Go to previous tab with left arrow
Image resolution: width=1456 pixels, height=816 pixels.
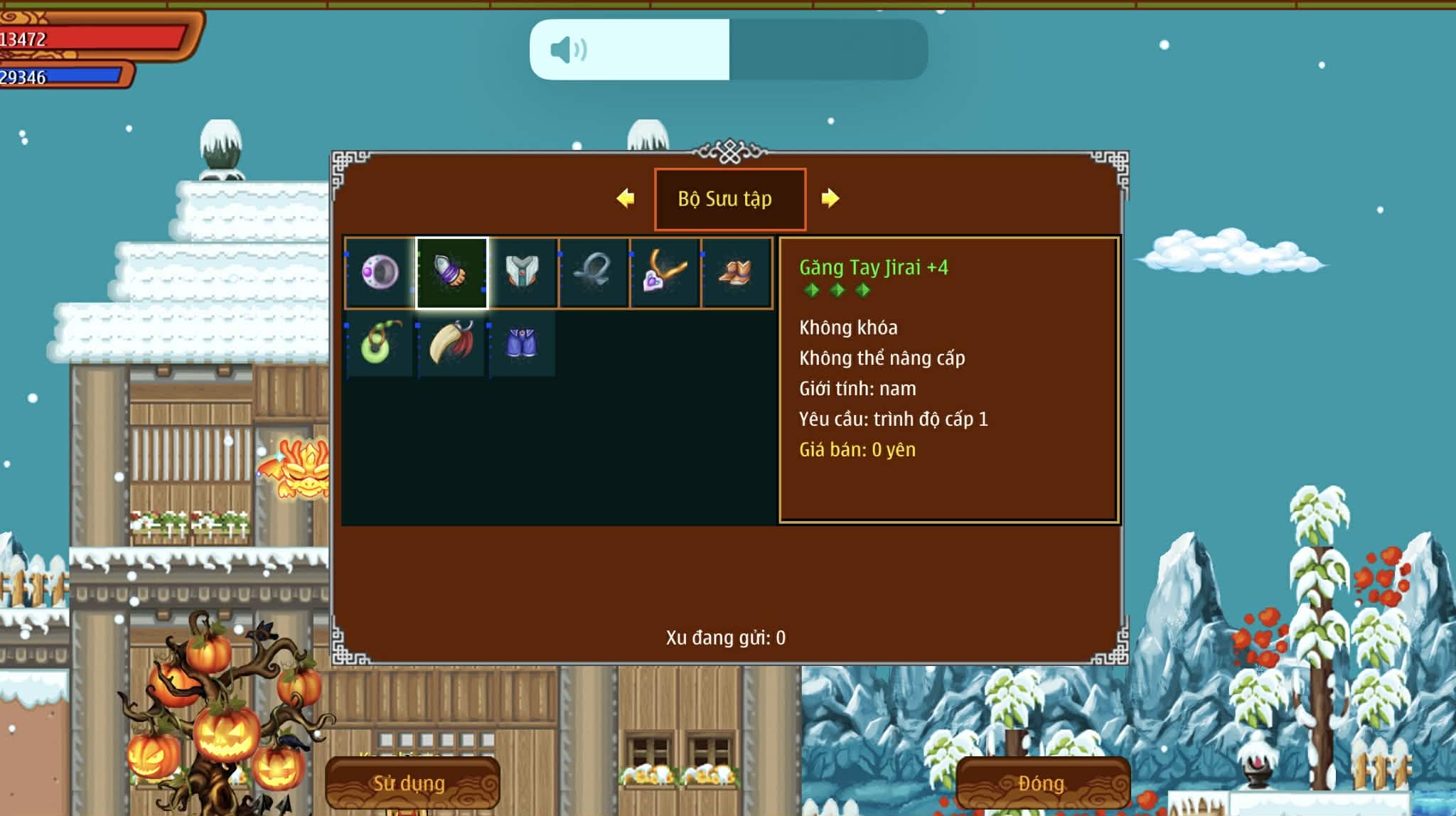coord(626,198)
